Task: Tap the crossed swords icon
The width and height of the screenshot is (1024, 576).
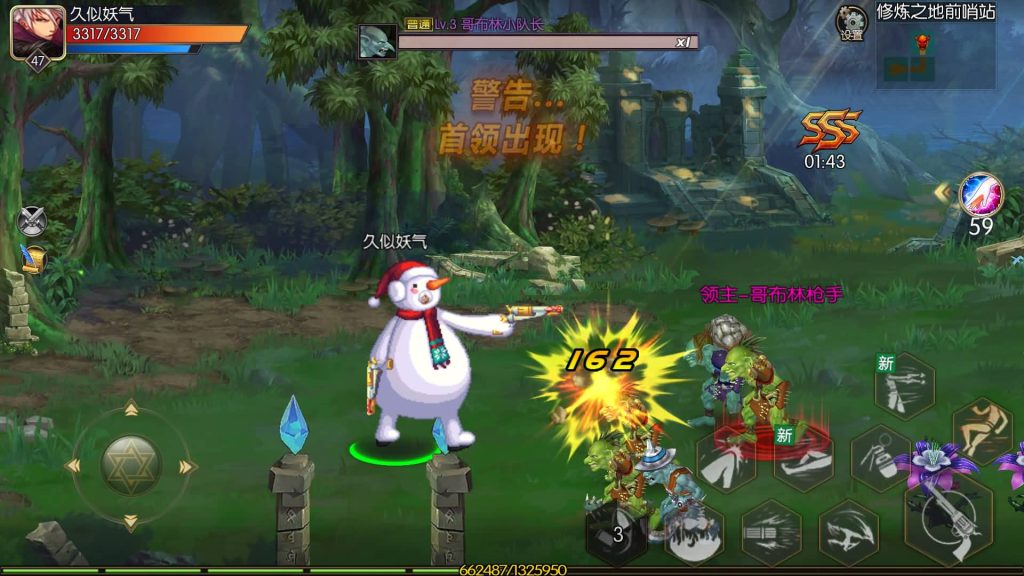Action: (x=32, y=219)
